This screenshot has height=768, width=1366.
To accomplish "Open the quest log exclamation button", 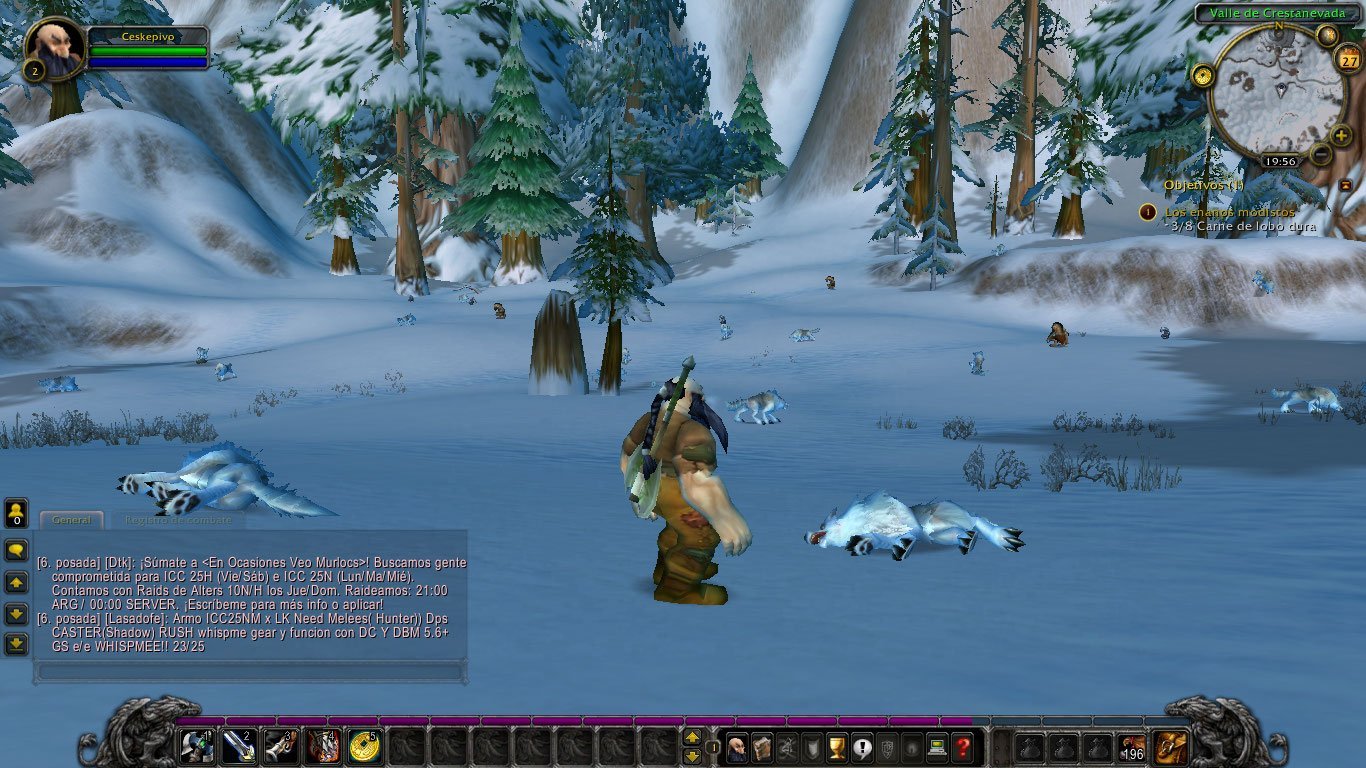I will (862, 746).
